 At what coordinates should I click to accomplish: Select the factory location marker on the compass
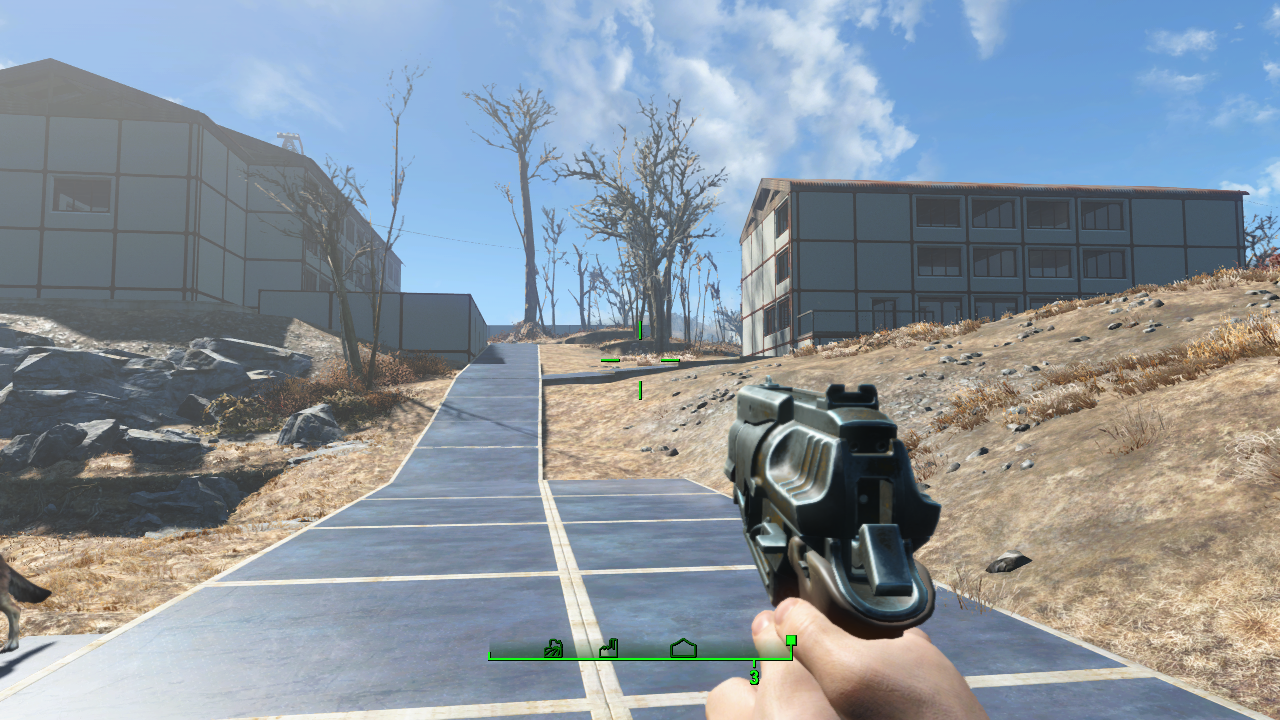609,648
